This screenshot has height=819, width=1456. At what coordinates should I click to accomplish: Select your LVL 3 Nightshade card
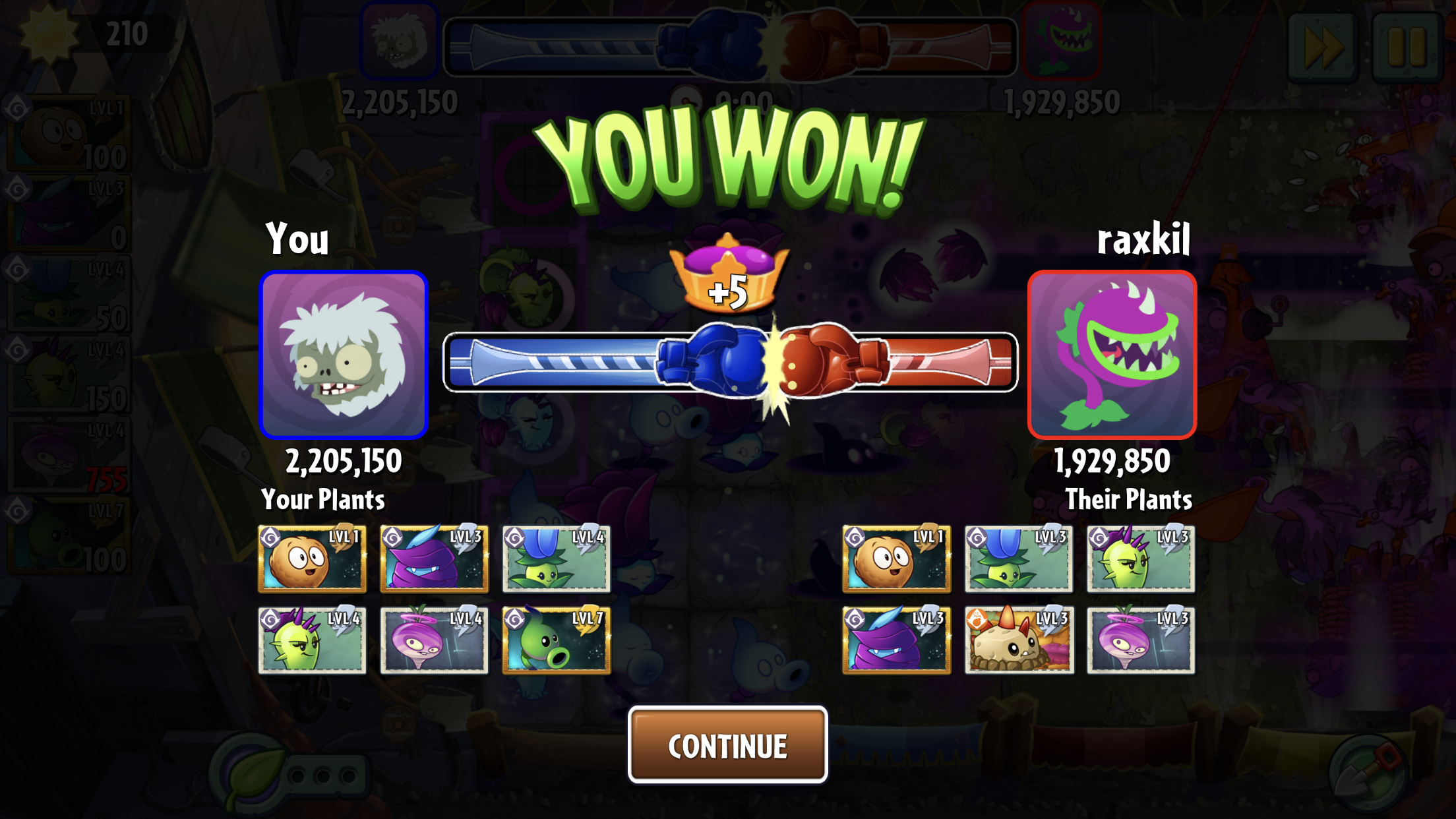click(x=434, y=559)
